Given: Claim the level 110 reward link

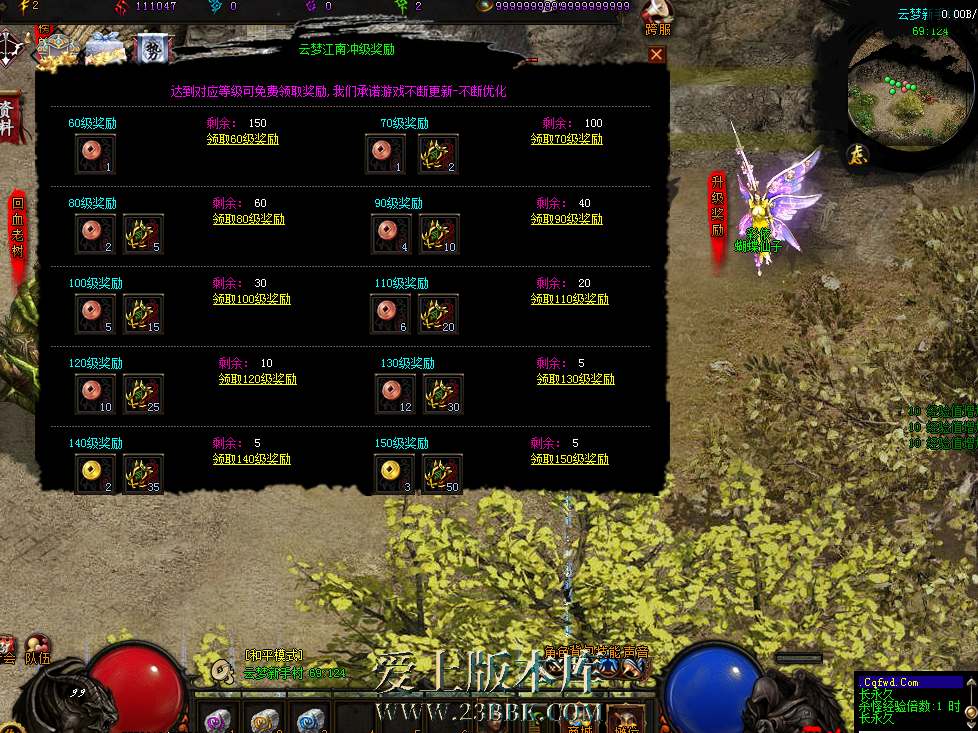Looking at the screenshot, I should click(x=572, y=299).
